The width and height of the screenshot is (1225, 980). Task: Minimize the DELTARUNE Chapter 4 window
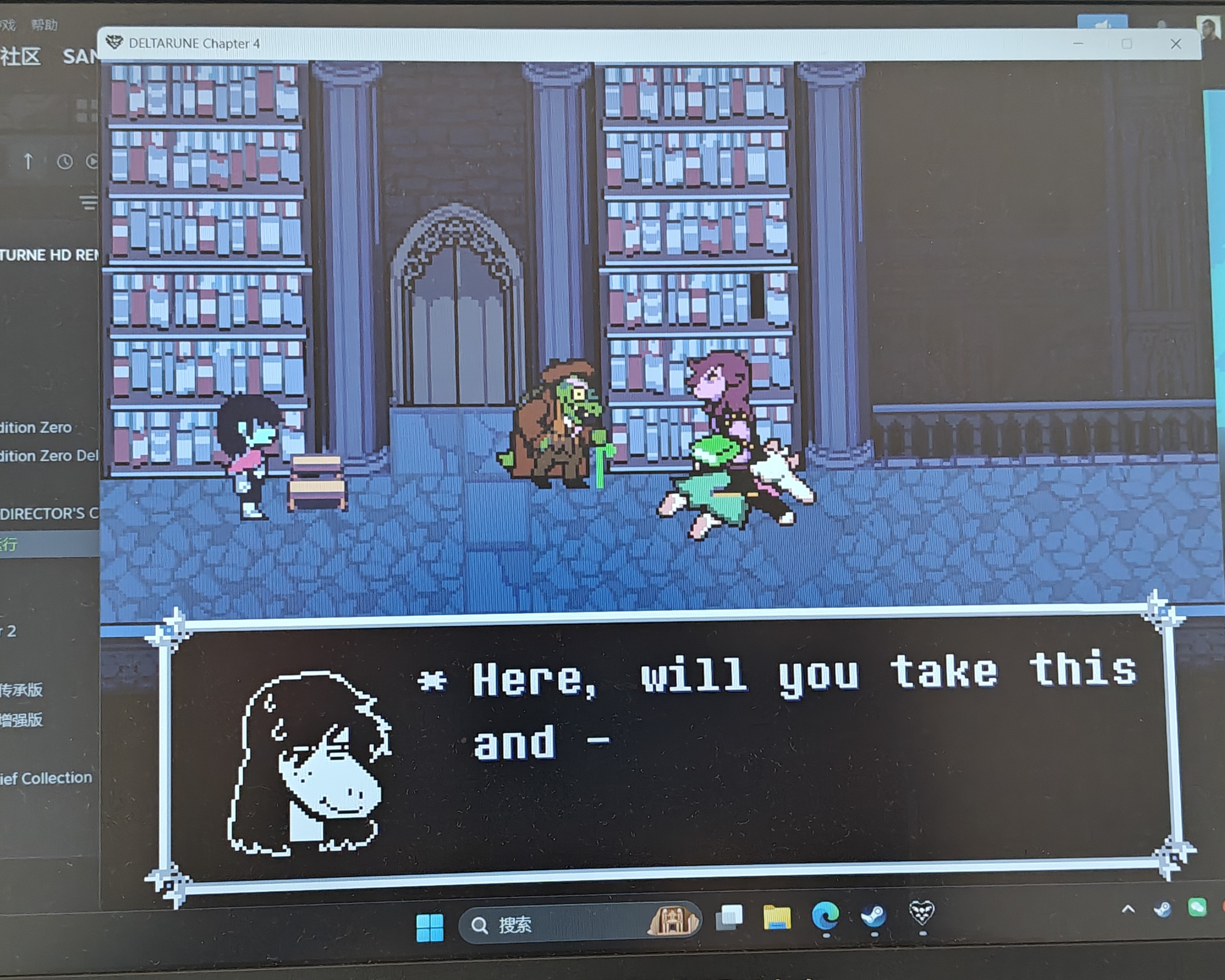(x=1078, y=44)
